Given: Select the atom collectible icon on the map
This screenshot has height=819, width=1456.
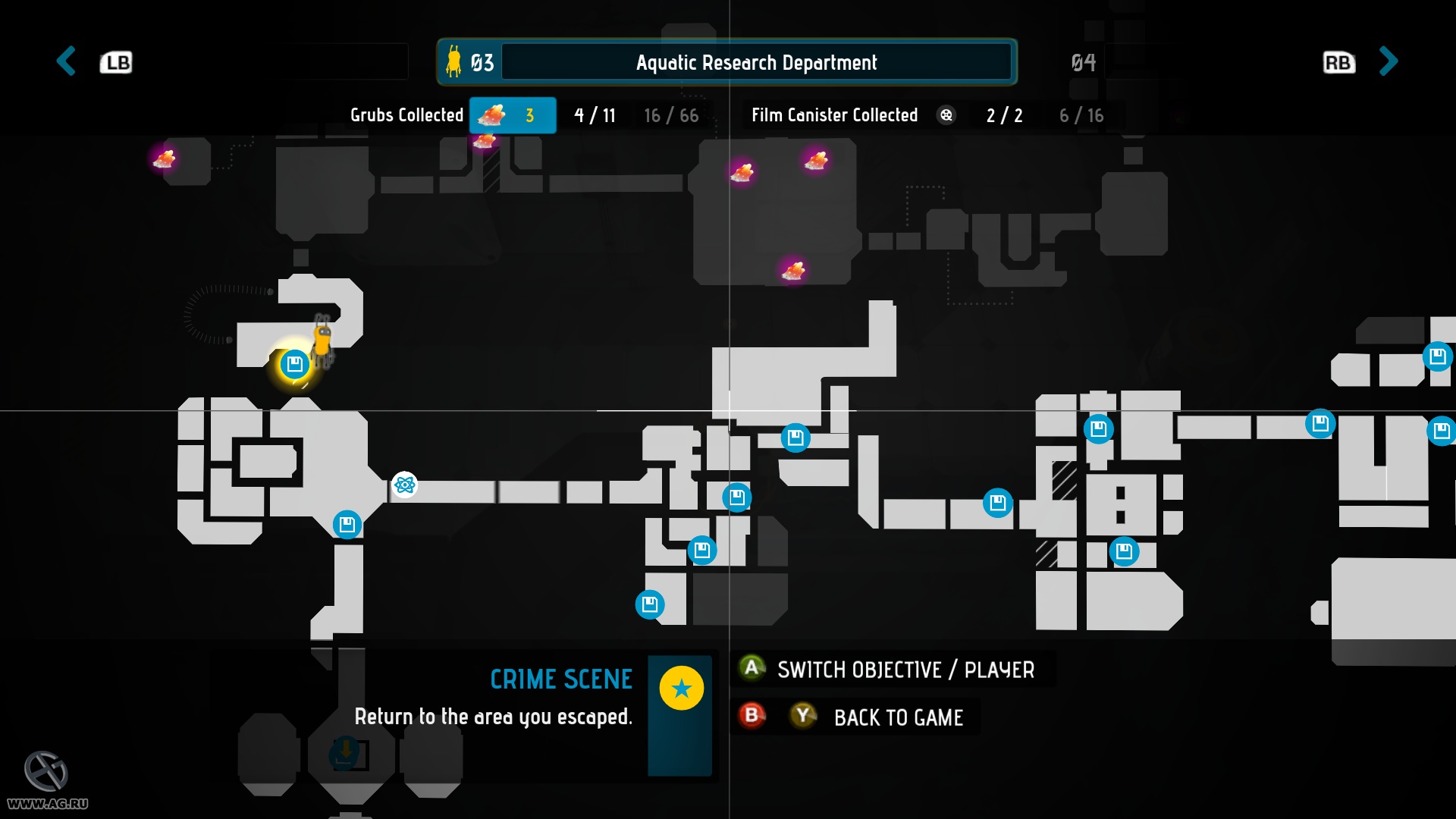Looking at the screenshot, I should 404,486.
